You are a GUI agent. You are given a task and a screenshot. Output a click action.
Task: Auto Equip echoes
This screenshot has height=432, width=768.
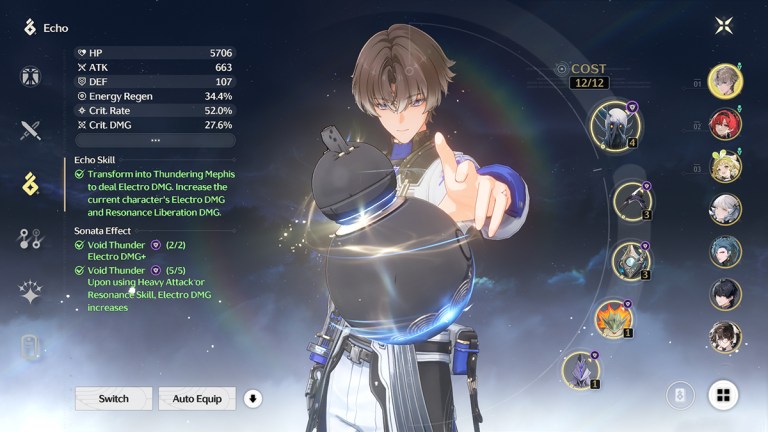click(197, 399)
